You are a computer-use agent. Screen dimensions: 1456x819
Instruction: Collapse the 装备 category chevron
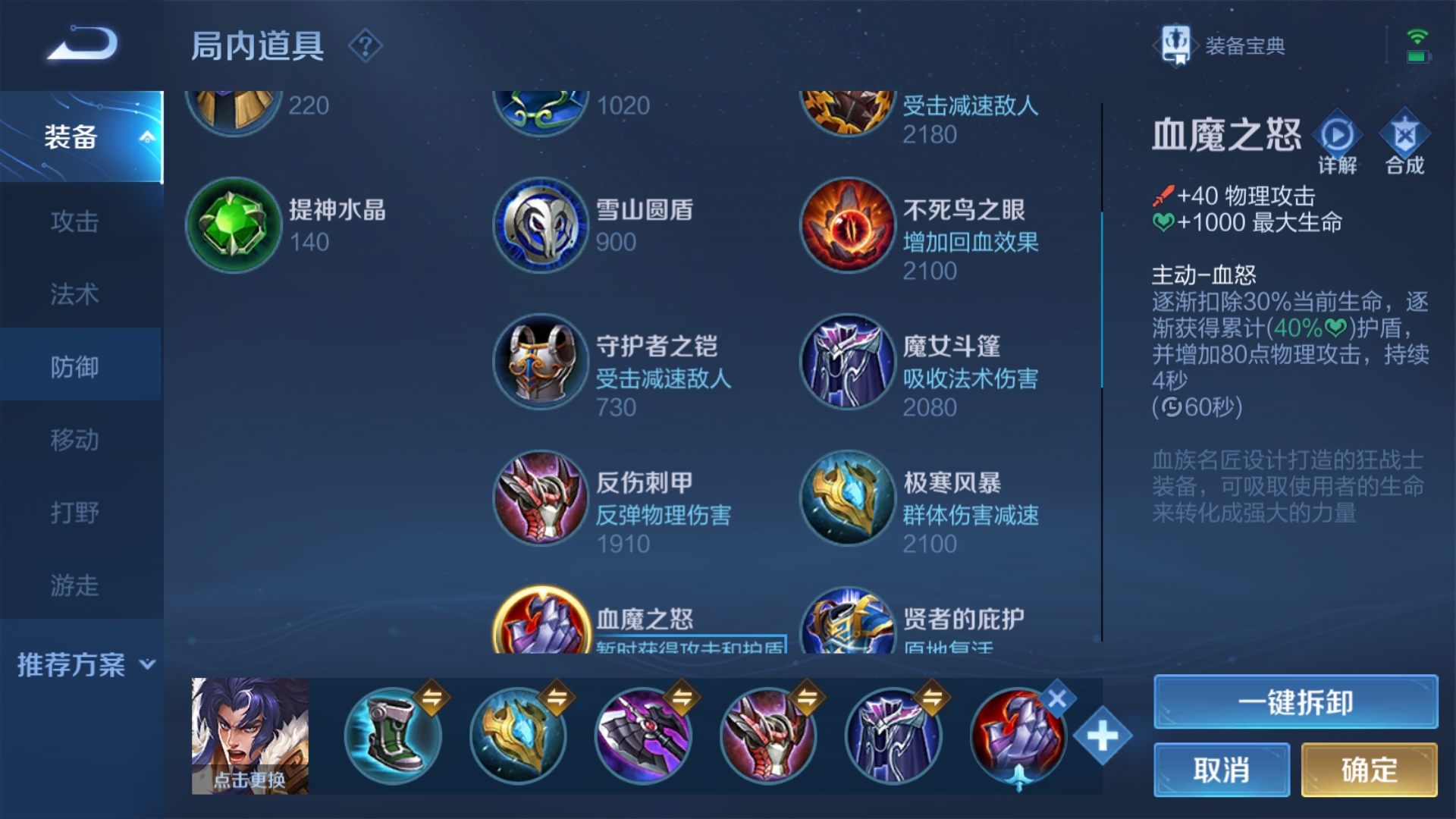click(146, 136)
